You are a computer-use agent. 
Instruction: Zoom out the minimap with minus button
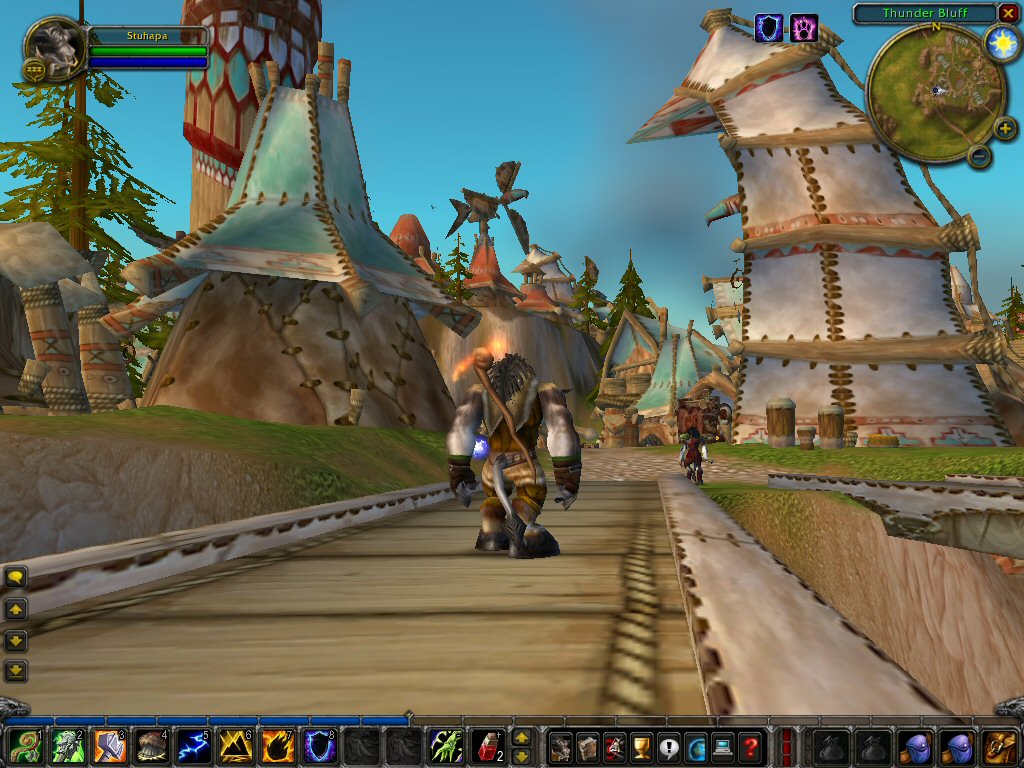pos(980,156)
